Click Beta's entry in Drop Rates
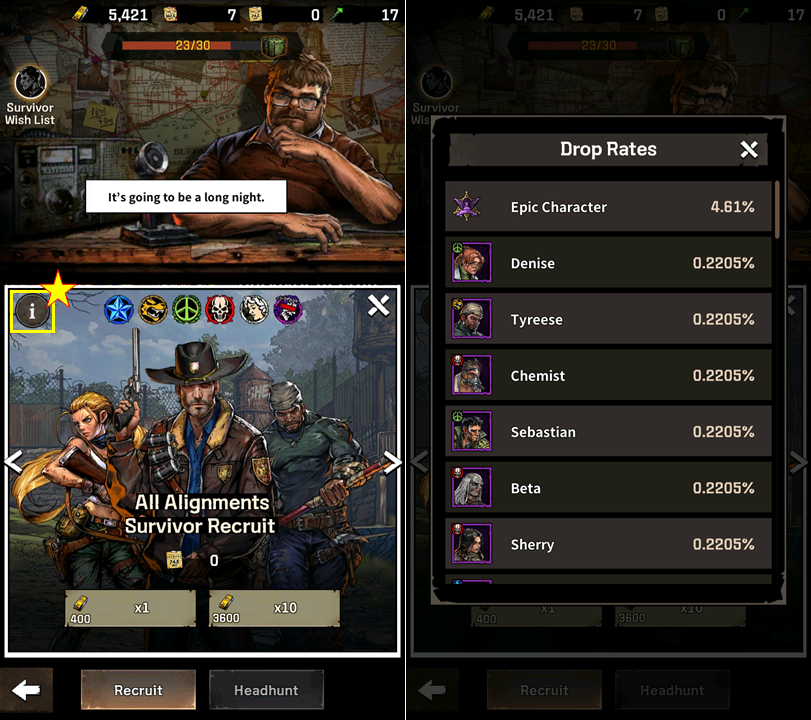Screen dimensions: 811x720 point(608,488)
